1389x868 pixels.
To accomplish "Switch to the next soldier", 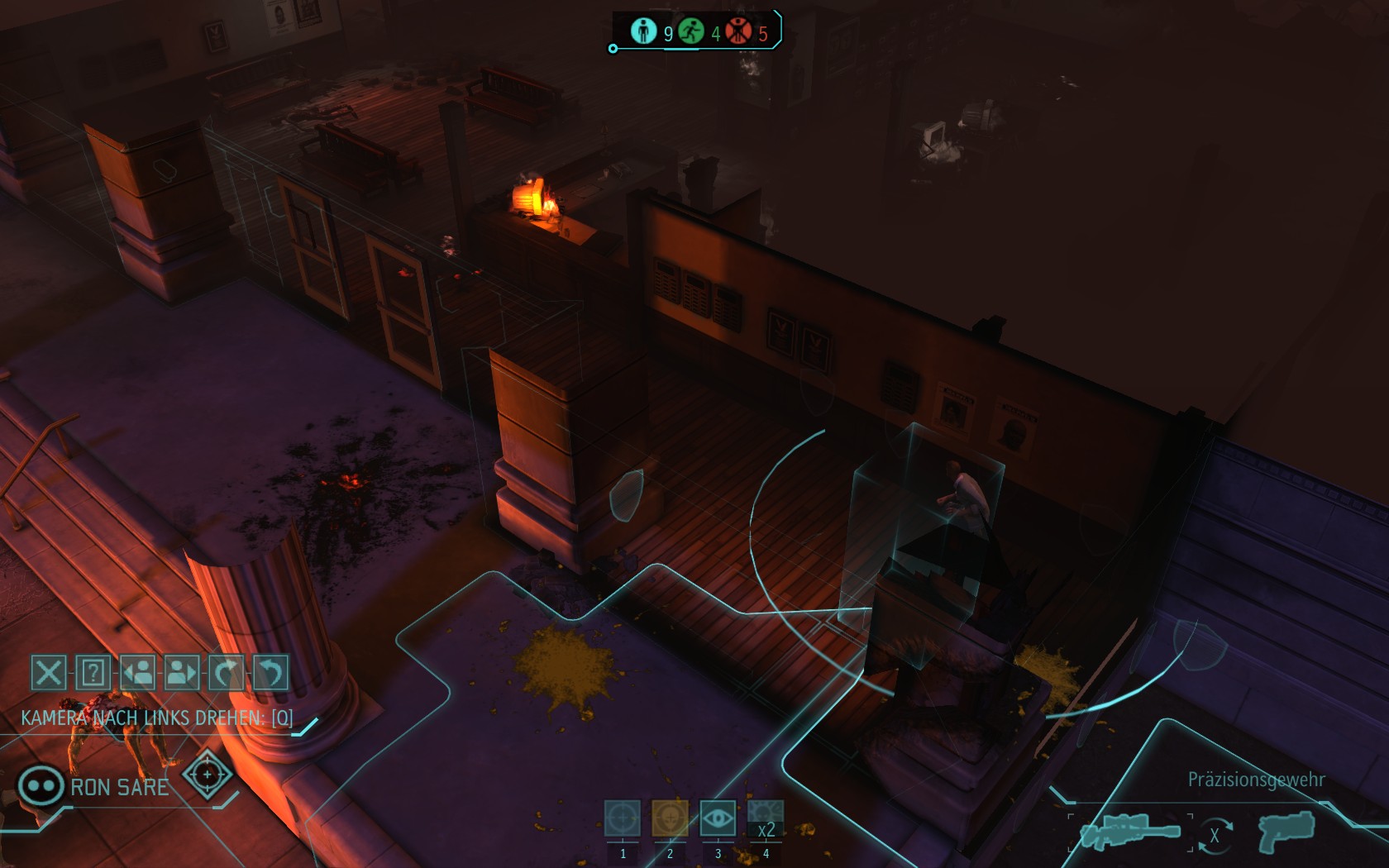I will tap(182, 673).
